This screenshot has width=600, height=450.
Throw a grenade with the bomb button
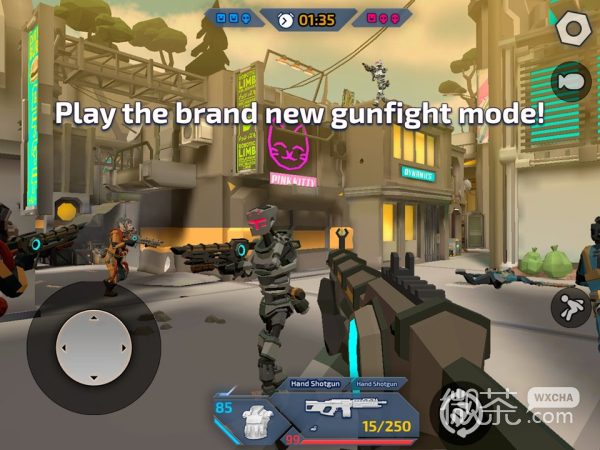point(572,81)
